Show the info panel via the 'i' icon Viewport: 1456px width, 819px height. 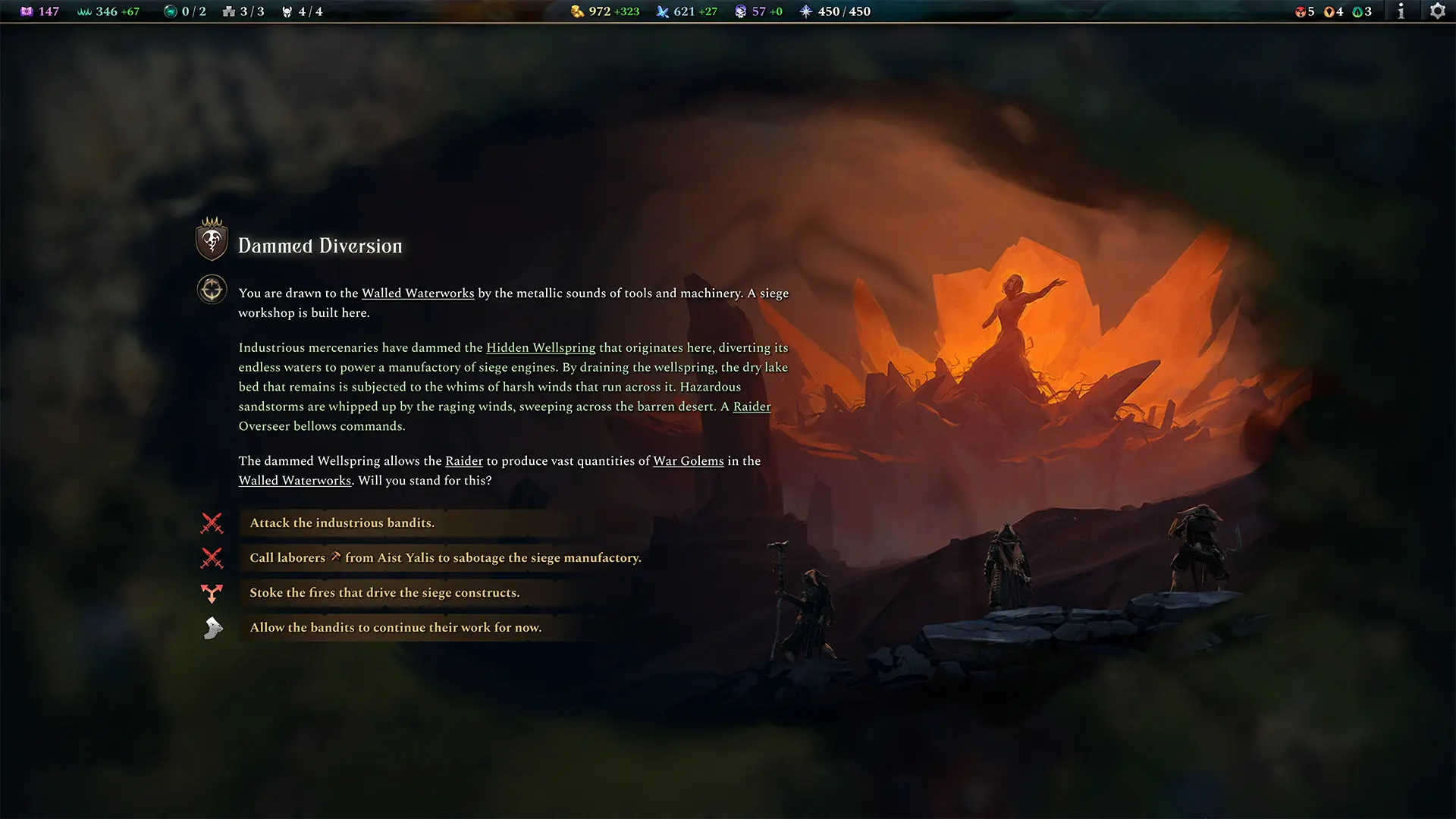point(1401,11)
